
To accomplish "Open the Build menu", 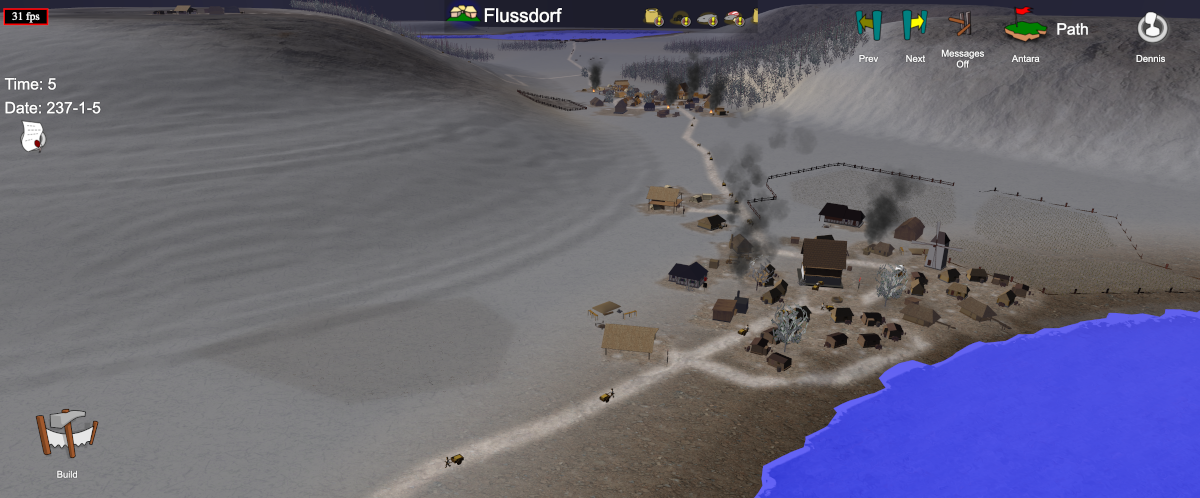I will coord(67,436).
